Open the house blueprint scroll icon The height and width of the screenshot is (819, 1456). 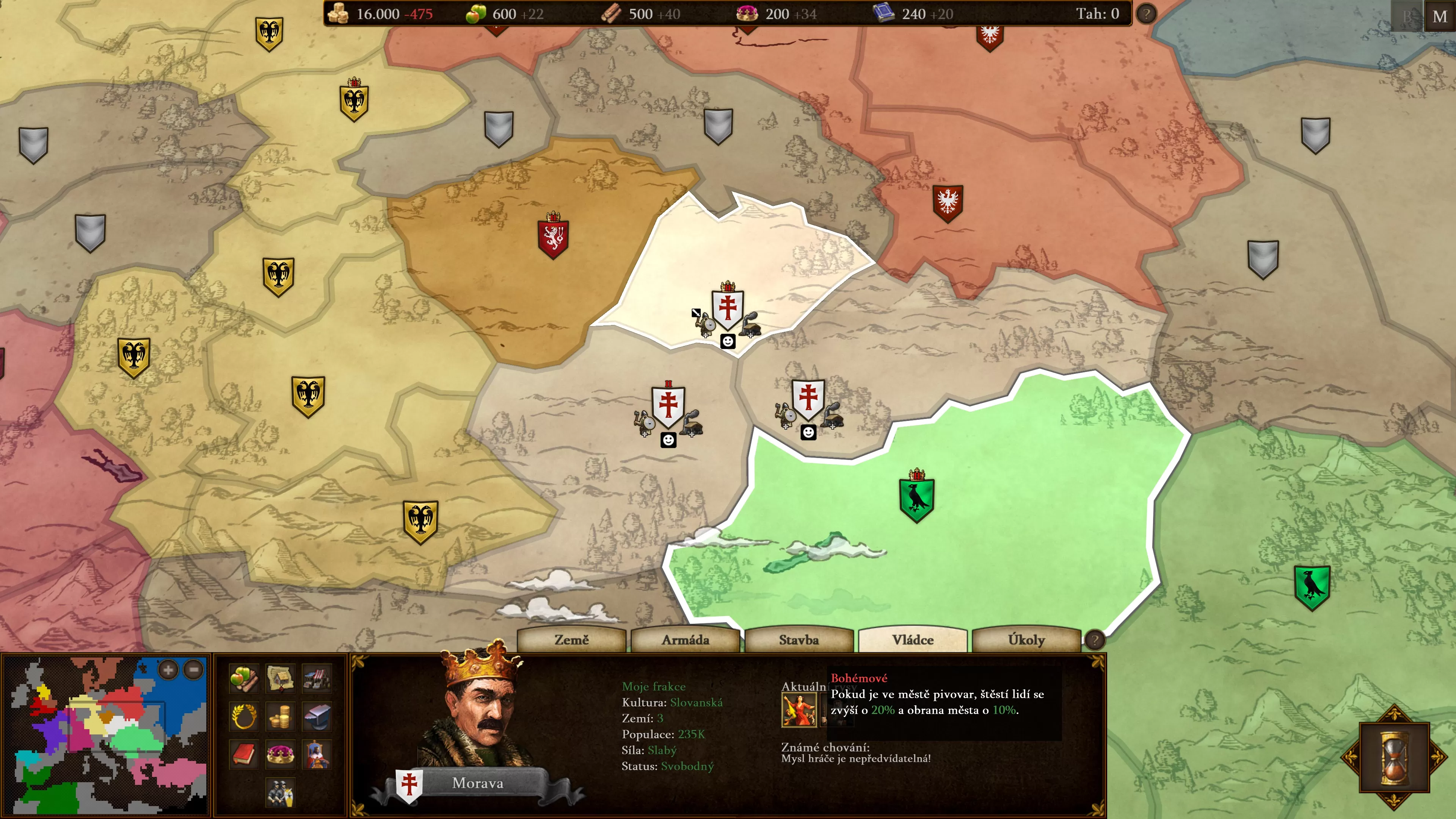pos(280,678)
